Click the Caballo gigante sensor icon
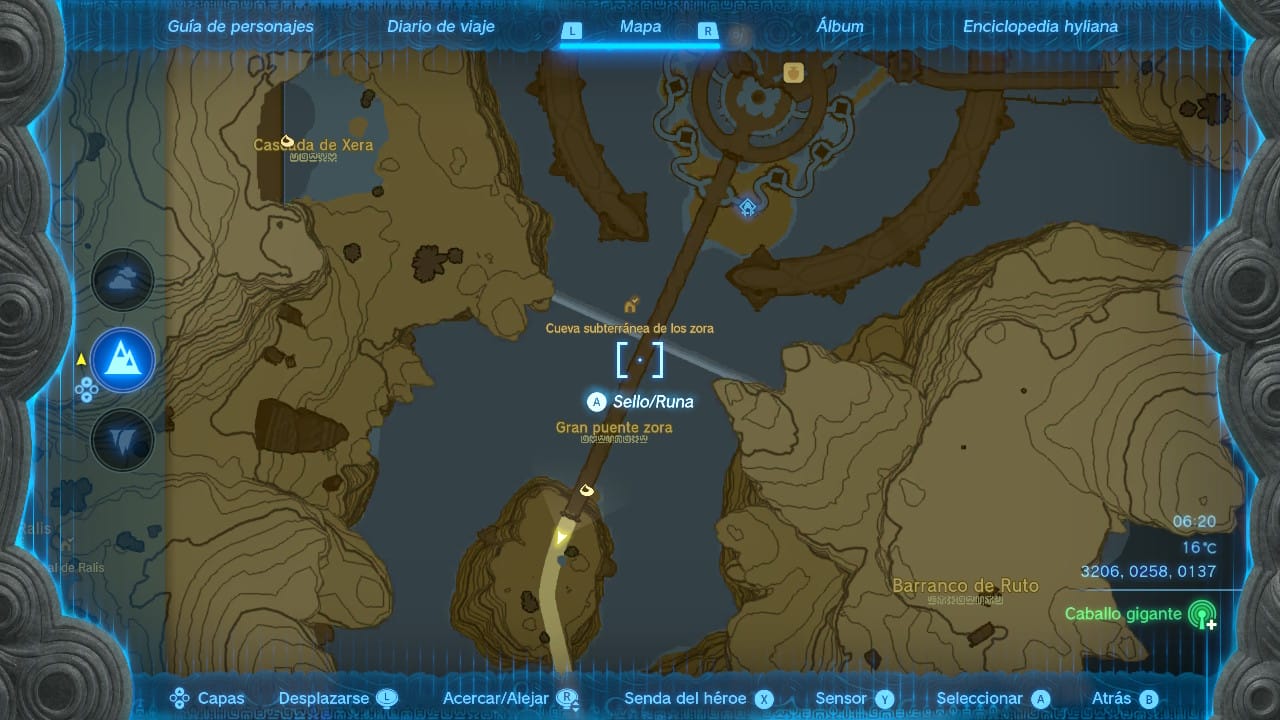The width and height of the screenshot is (1280, 720). pyautogui.click(x=1203, y=615)
